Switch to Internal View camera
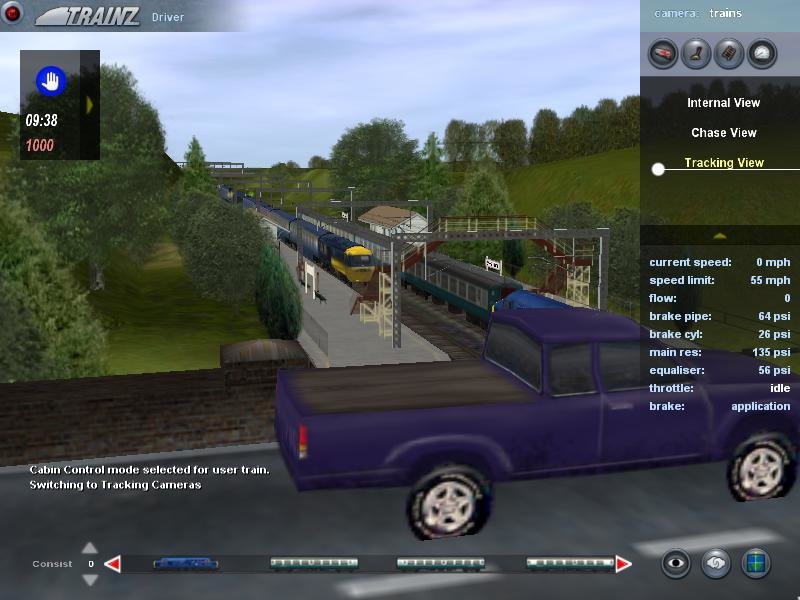The height and width of the screenshot is (600, 800). [x=723, y=103]
